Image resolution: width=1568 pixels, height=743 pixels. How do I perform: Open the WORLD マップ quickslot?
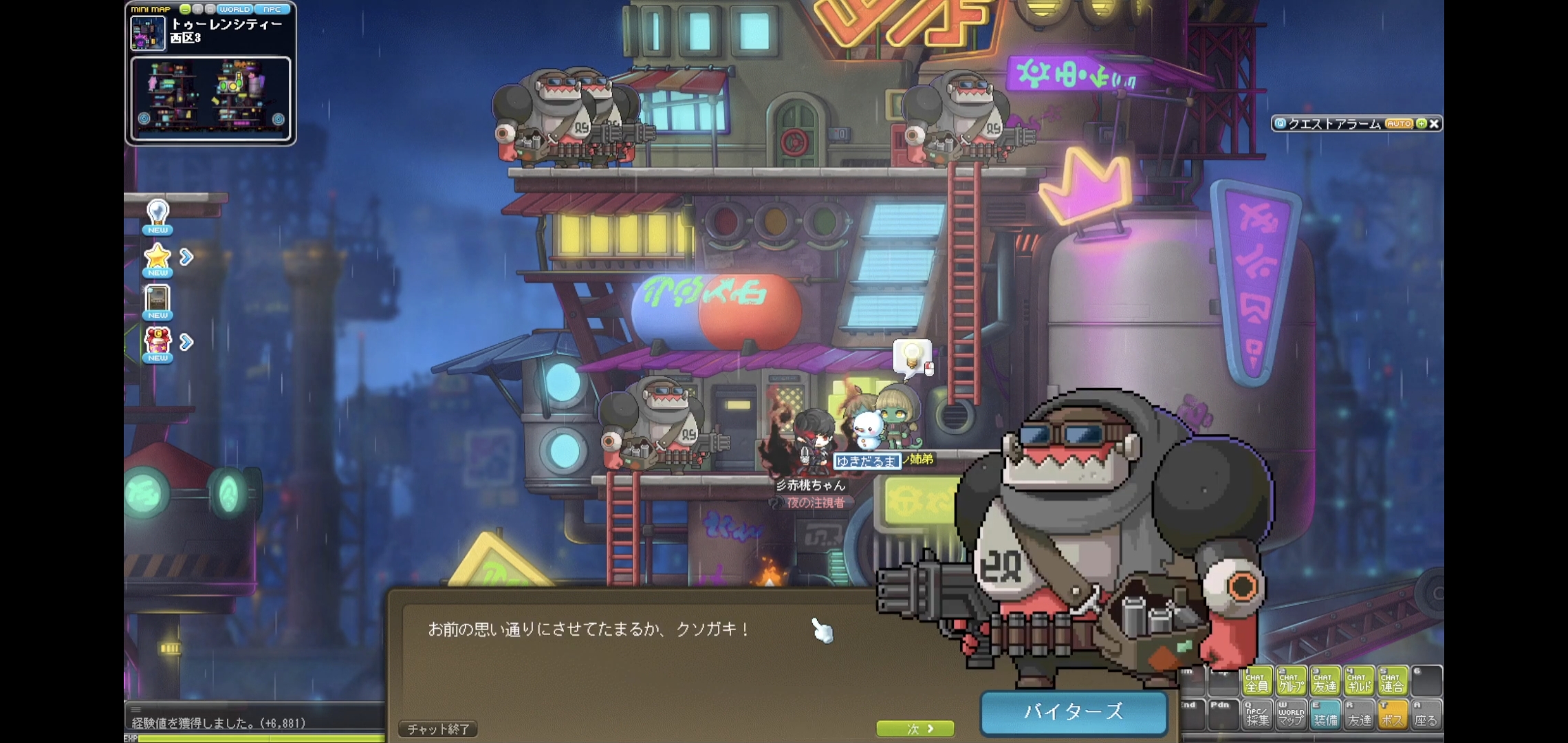[x=1291, y=715]
